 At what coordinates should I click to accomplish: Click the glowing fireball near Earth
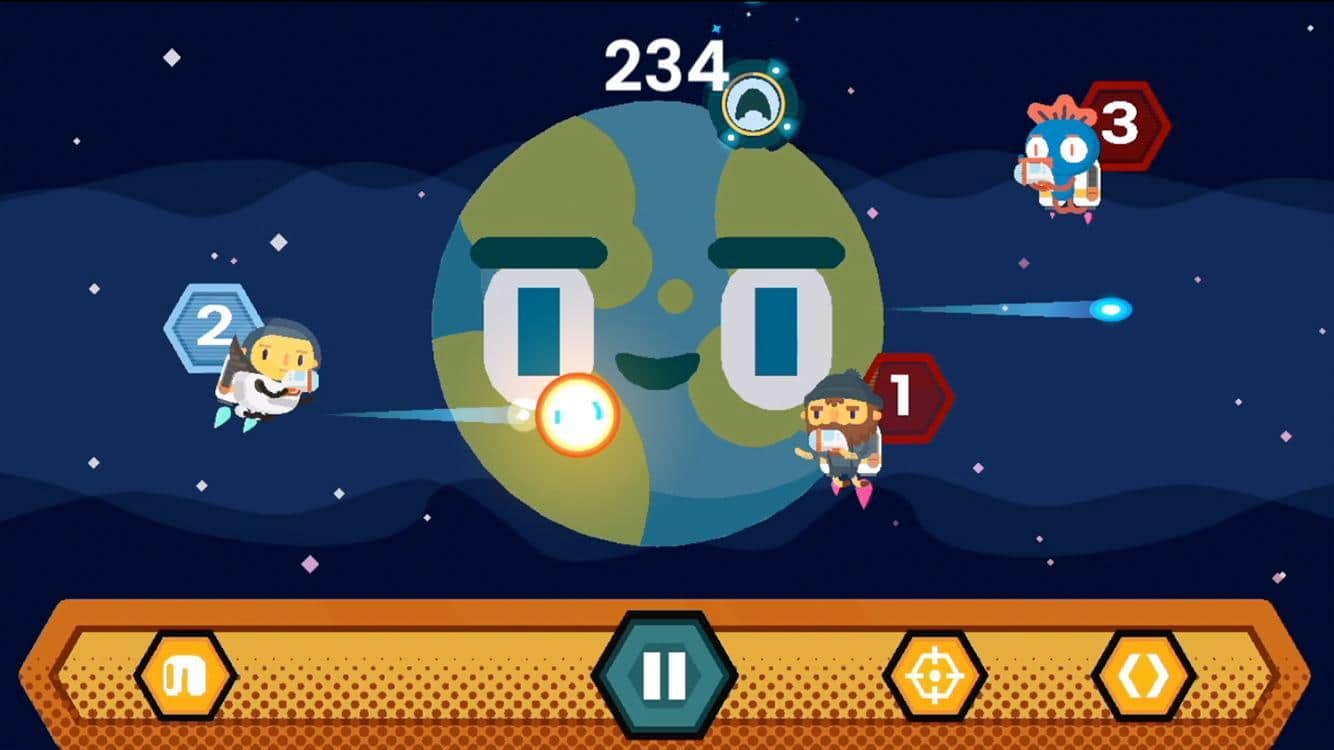coord(578,413)
